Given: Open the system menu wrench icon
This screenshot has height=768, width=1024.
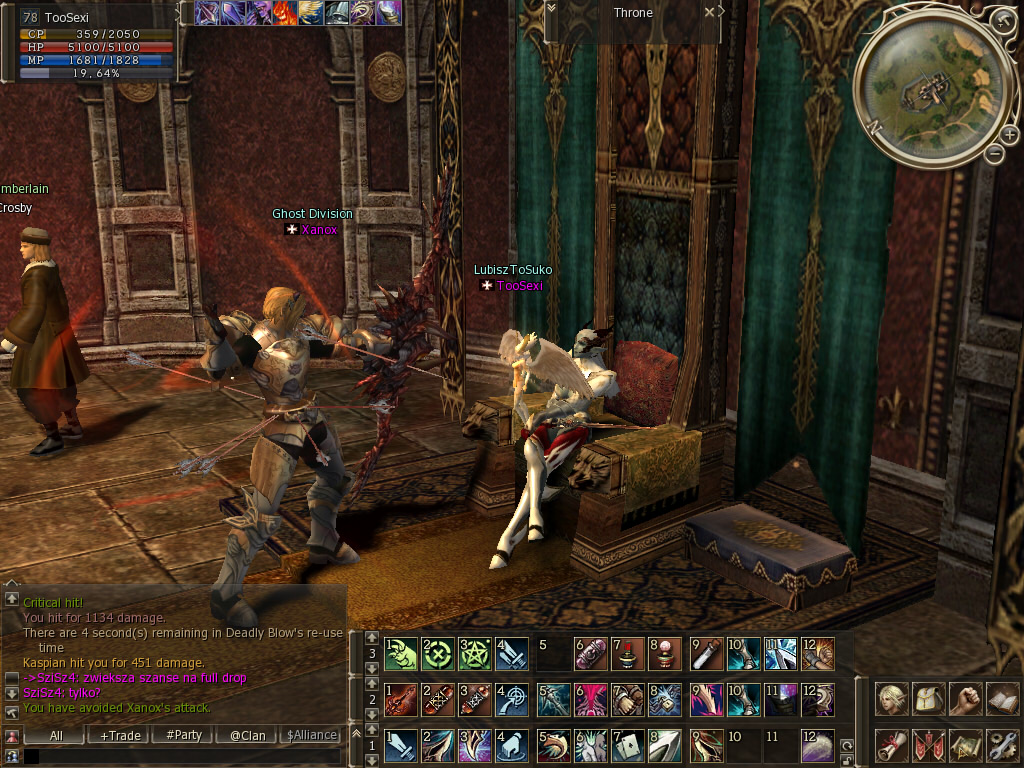Looking at the screenshot, I should (1002, 745).
